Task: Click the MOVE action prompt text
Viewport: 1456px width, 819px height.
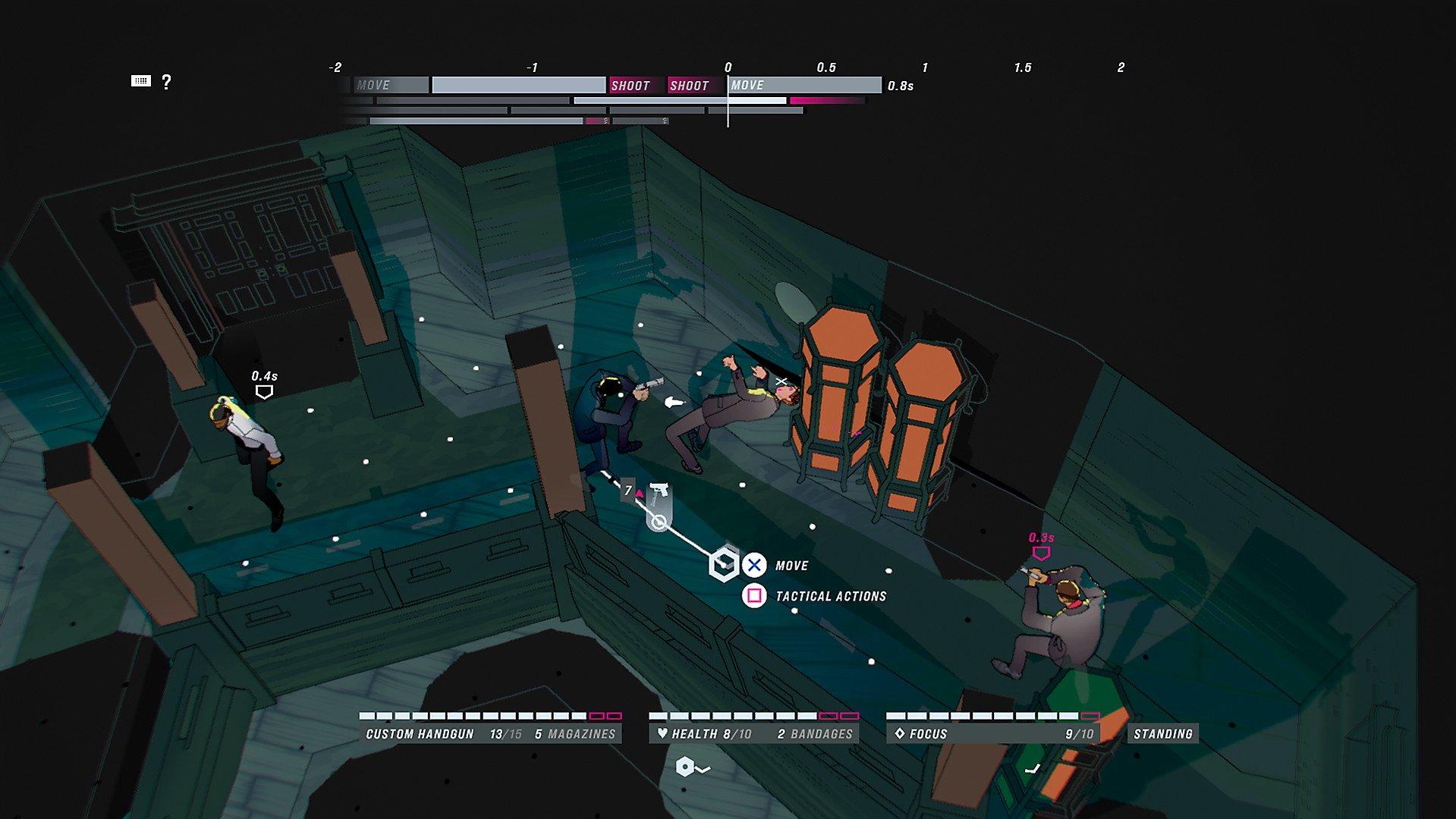Action: pos(791,565)
